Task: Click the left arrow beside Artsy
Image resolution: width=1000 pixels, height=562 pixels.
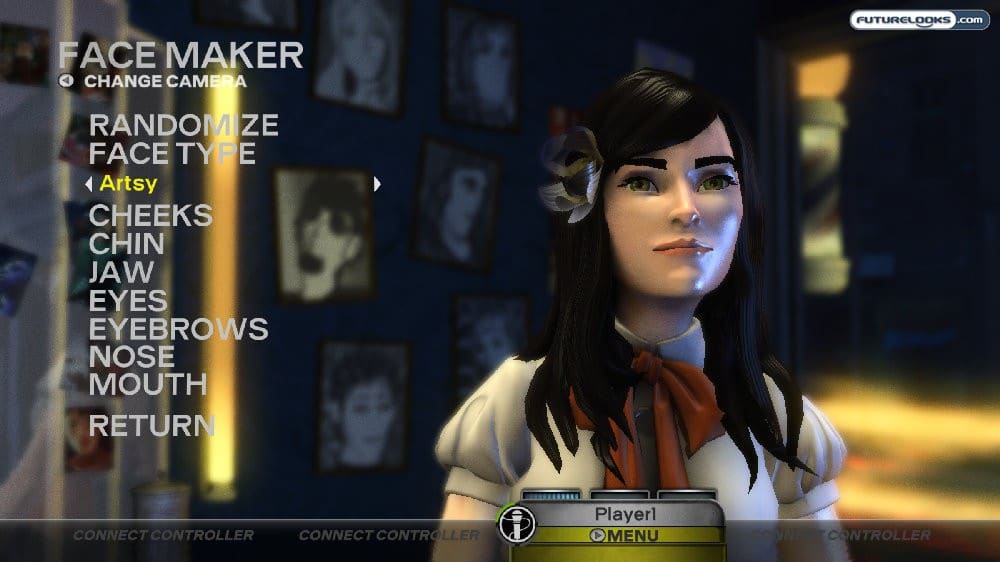Action: [x=89, y=184]
